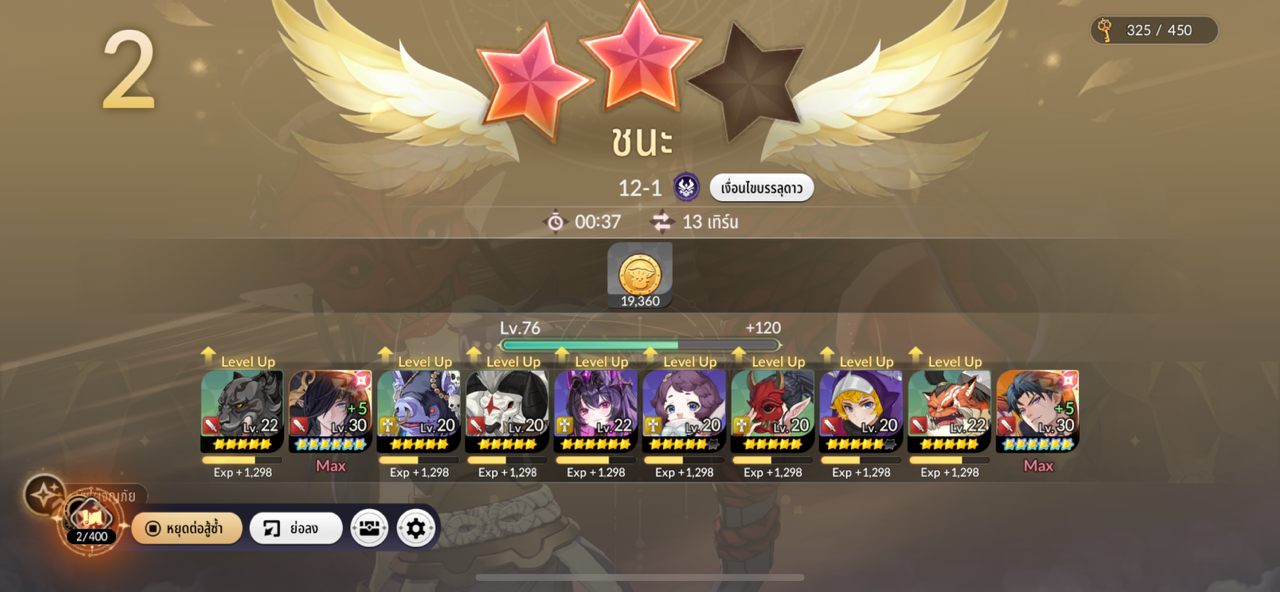Select the brown-haired chibi girl portrait

tap(684, 410)
